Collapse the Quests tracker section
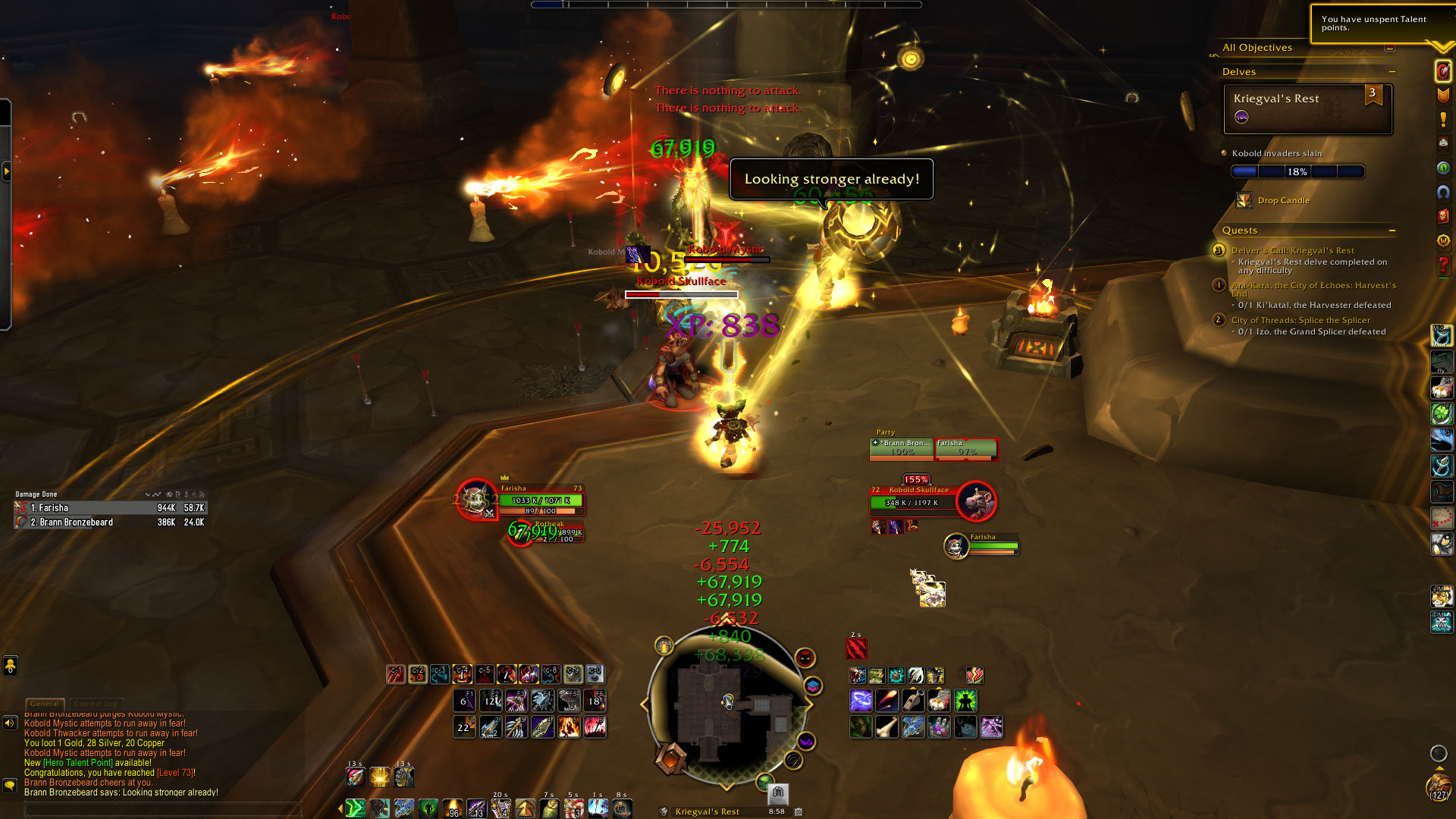 pos(1392,231)
